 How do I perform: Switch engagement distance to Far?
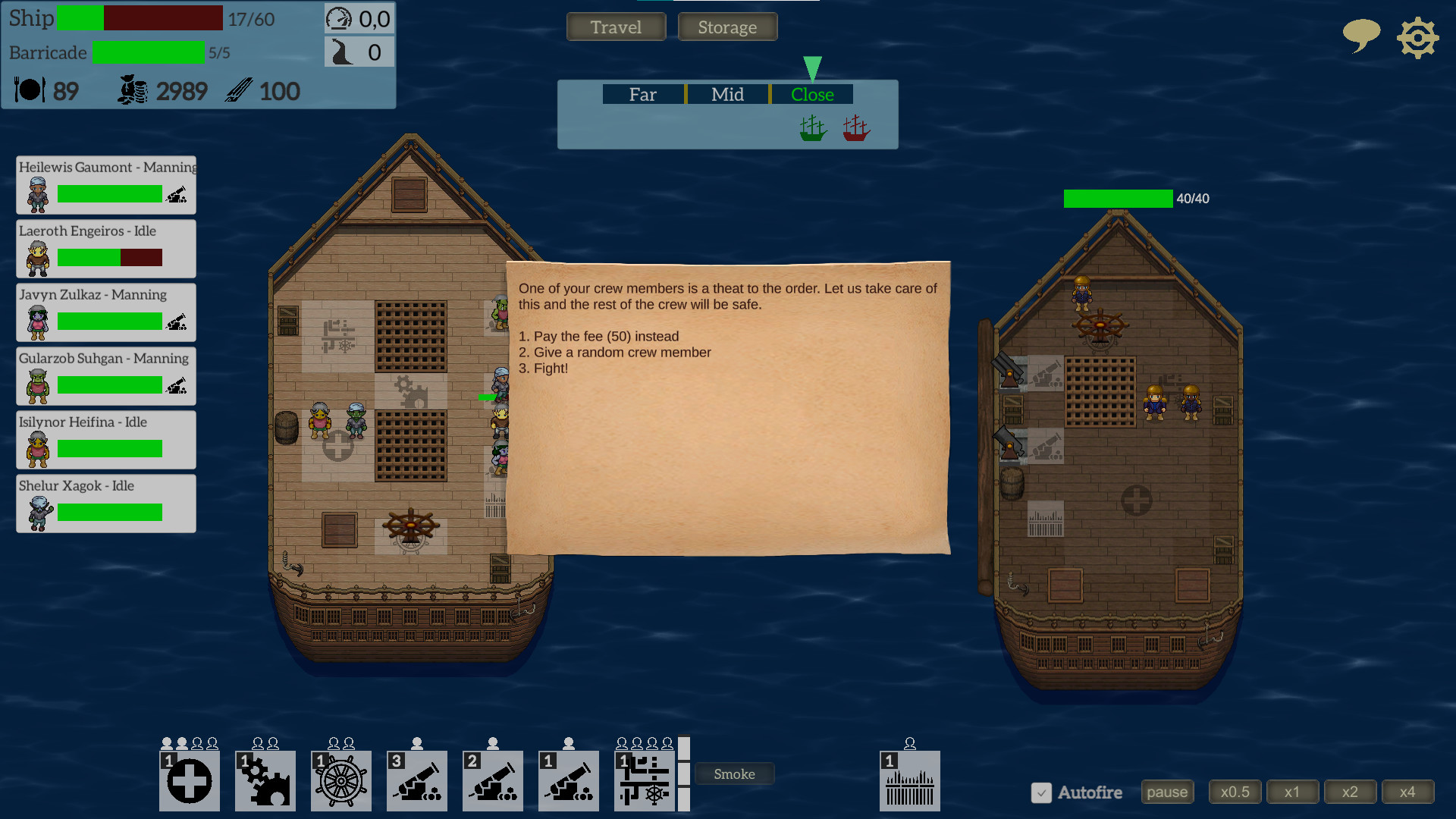(x=642, y=94)
